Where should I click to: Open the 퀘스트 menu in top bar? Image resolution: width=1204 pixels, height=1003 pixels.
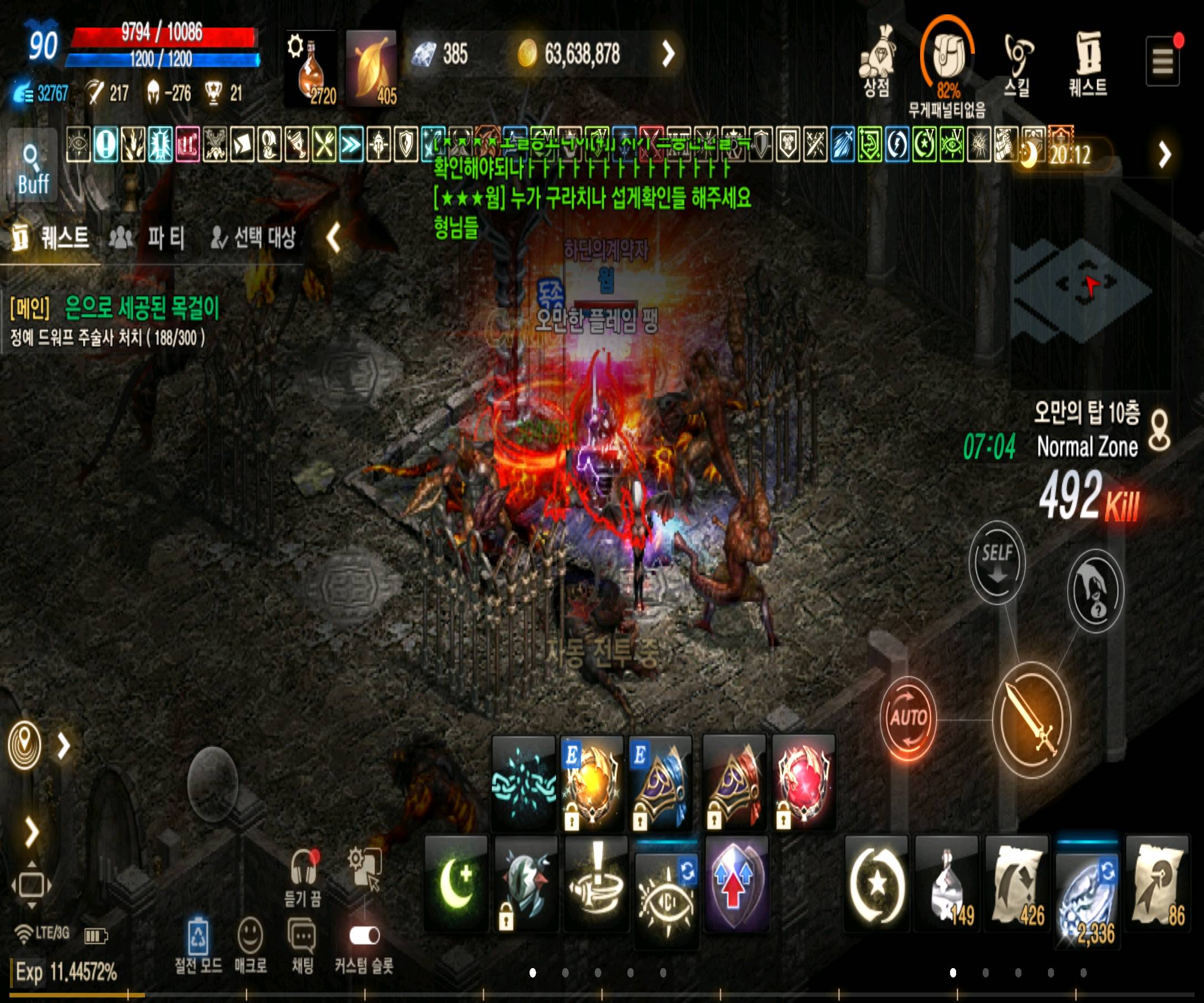(1088, 62)
